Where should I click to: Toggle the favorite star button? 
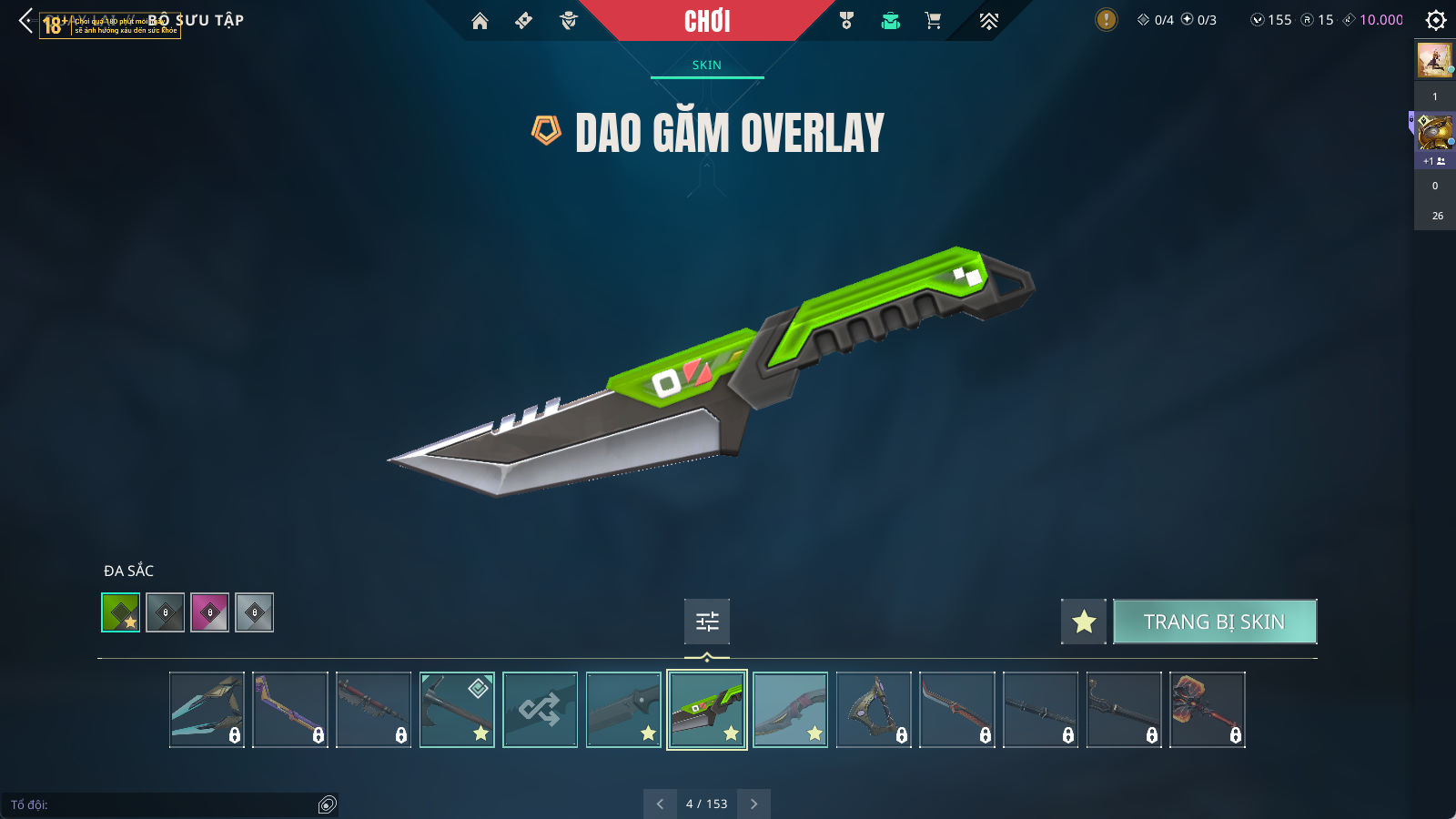1083,622
